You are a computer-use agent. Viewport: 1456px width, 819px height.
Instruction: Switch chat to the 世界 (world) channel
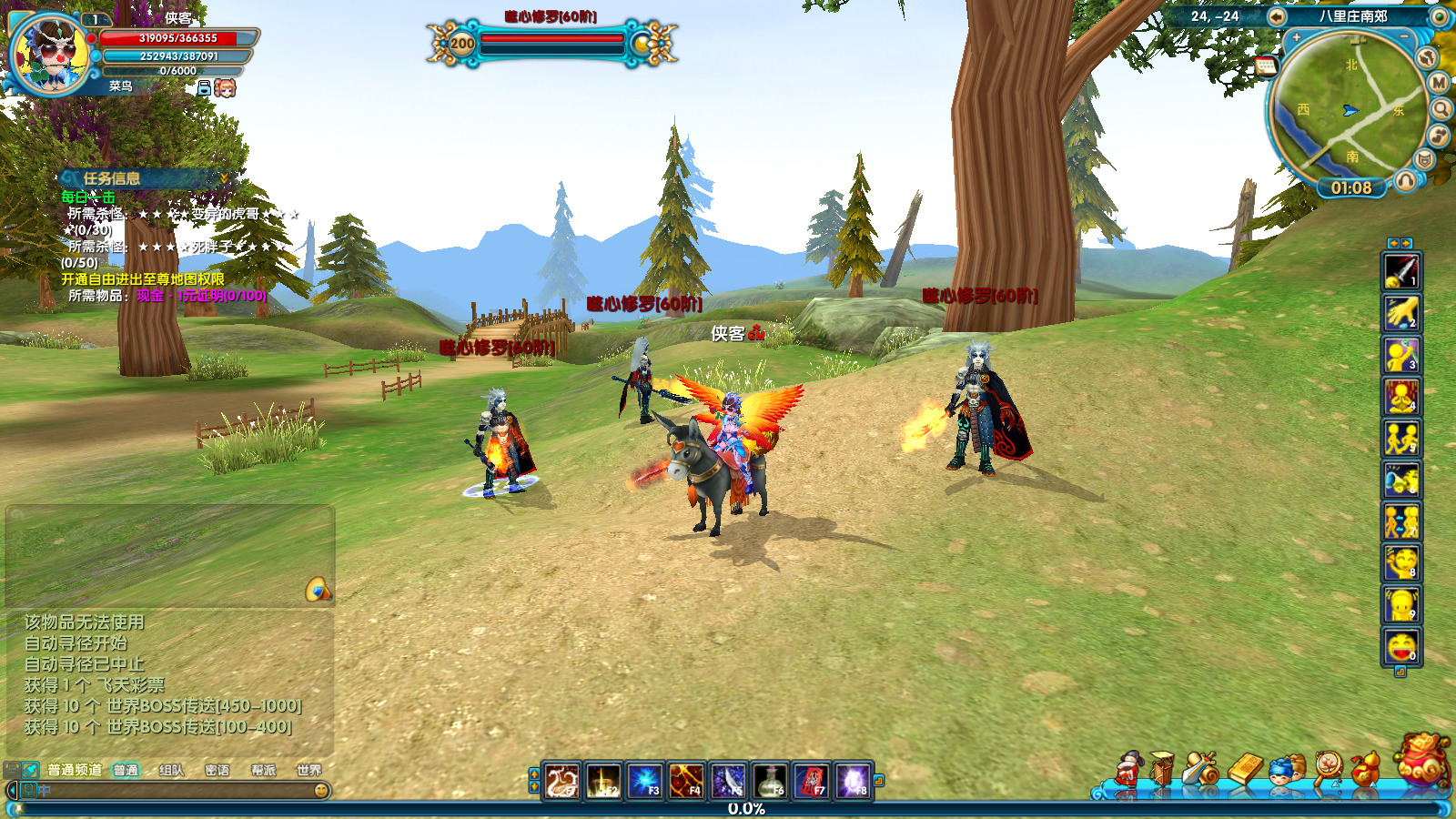(308, 770)
